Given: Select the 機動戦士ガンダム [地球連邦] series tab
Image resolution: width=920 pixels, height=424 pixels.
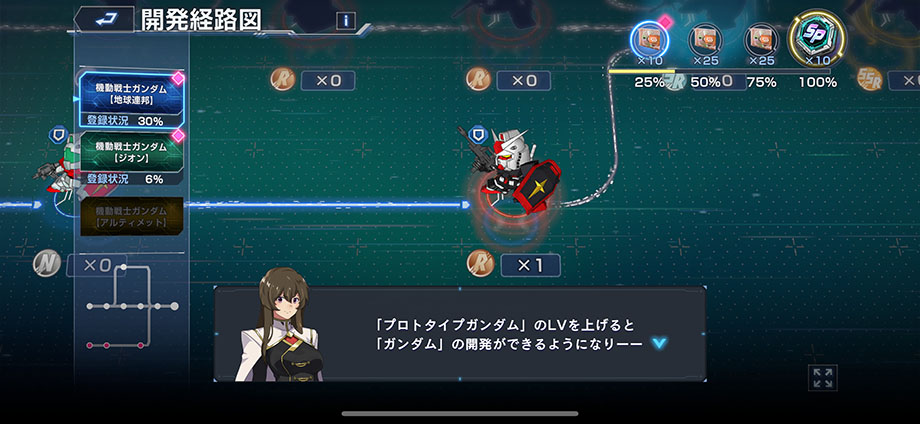Looking at the screenshot, I should click(131, 93).
